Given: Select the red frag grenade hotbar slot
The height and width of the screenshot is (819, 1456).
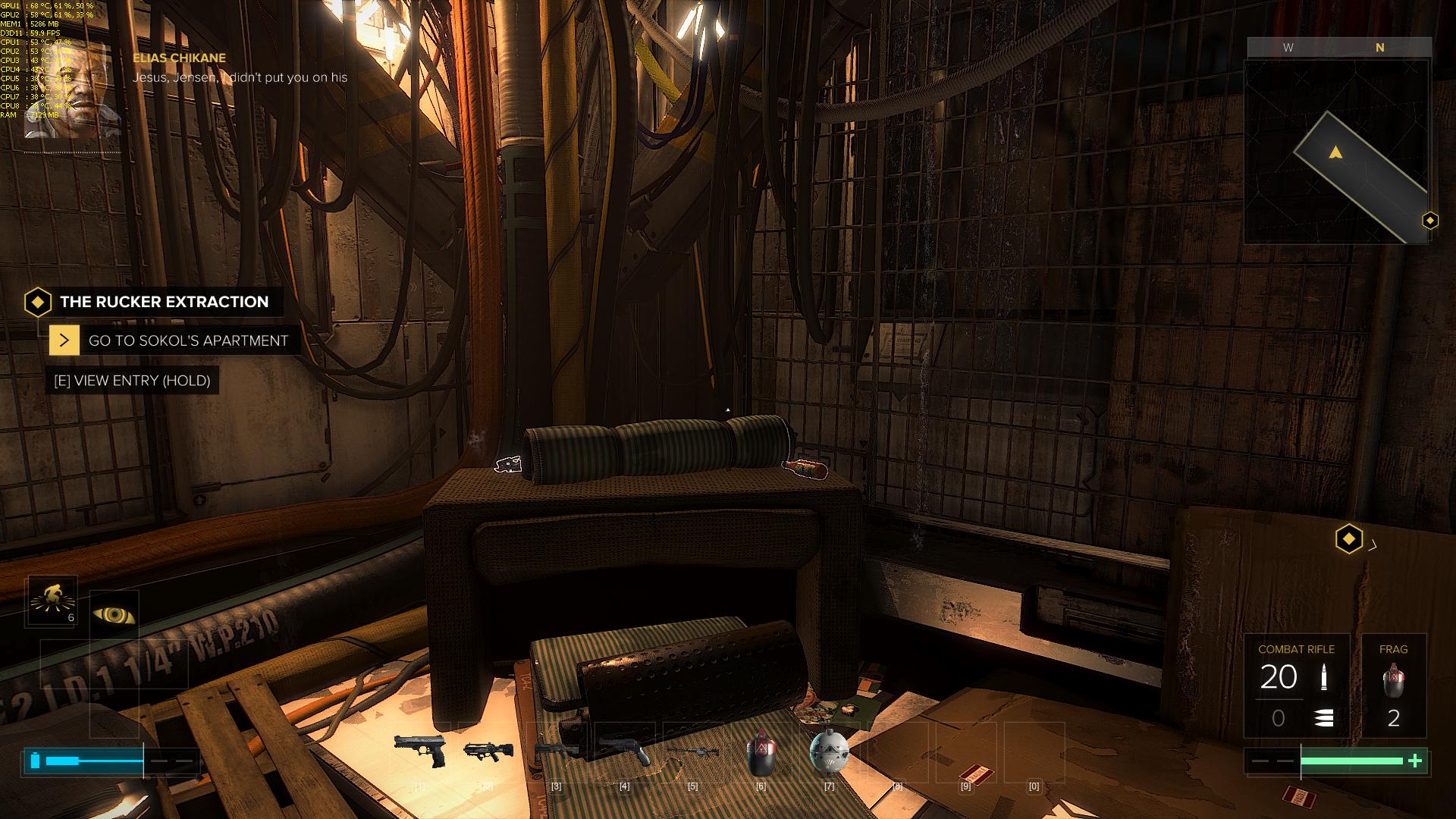Looking at the screenshot, I should click(x=761, y=752).
